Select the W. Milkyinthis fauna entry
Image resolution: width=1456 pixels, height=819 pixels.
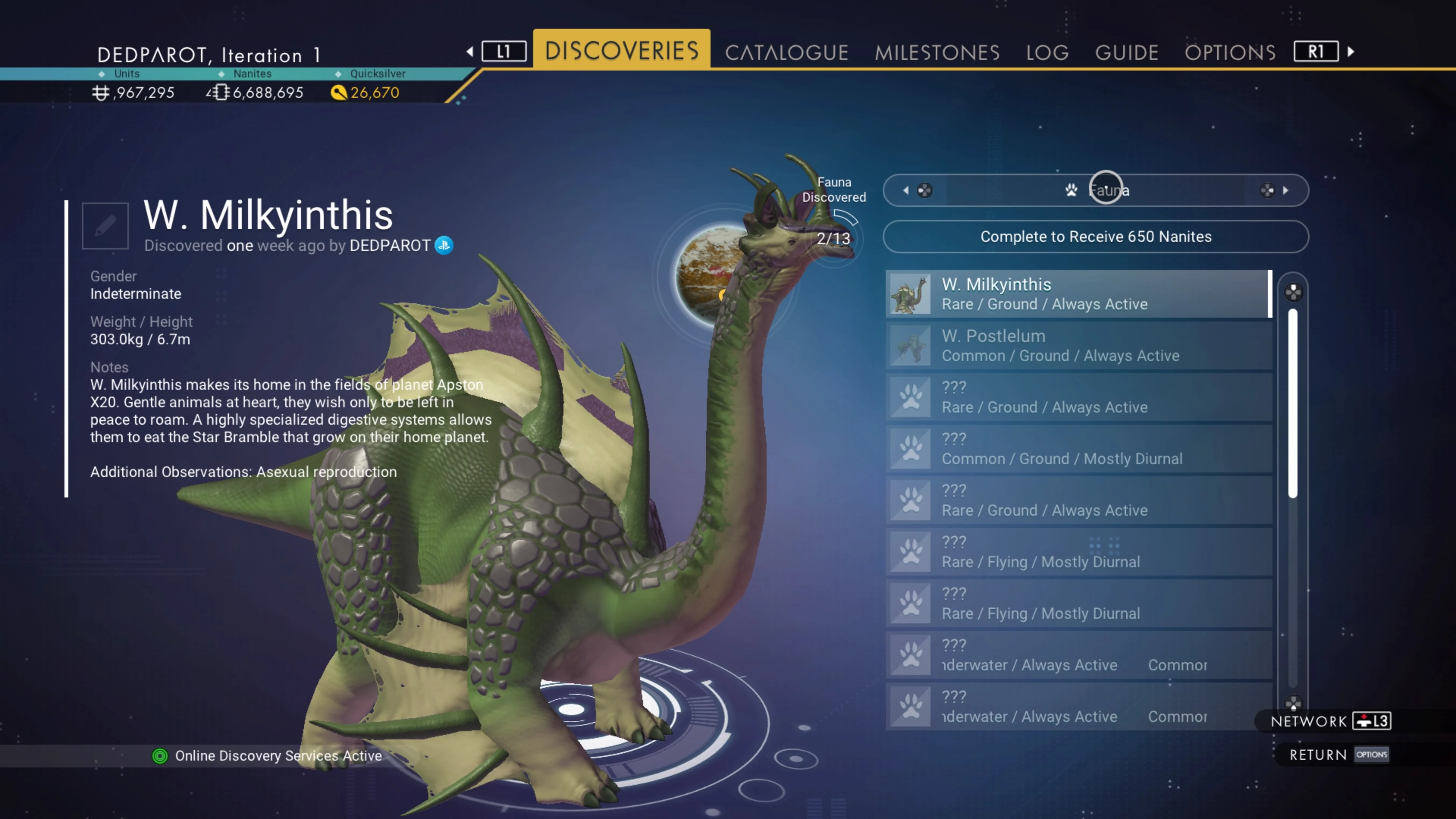coord(1077,294)
